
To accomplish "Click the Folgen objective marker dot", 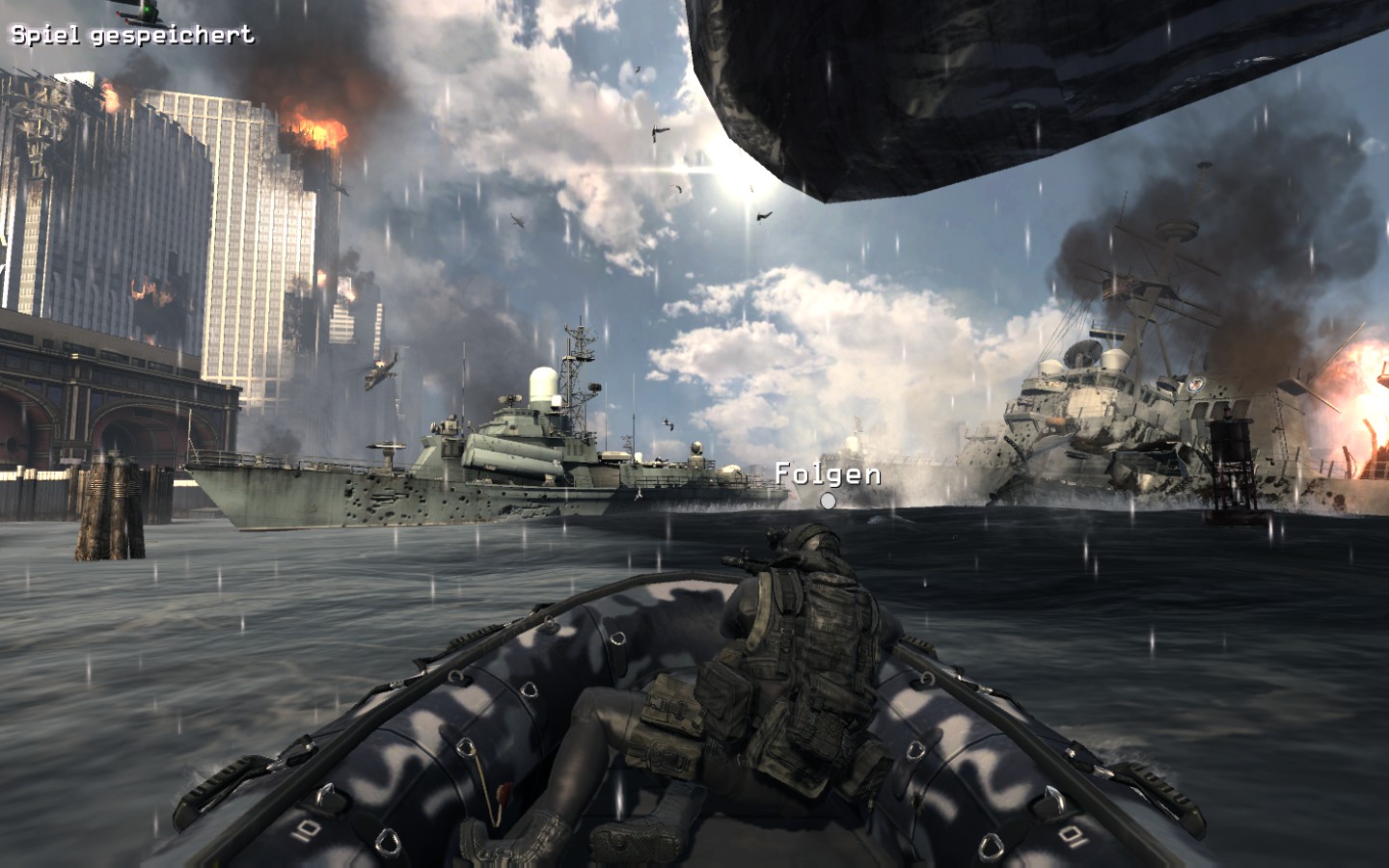I will (828, 501).
